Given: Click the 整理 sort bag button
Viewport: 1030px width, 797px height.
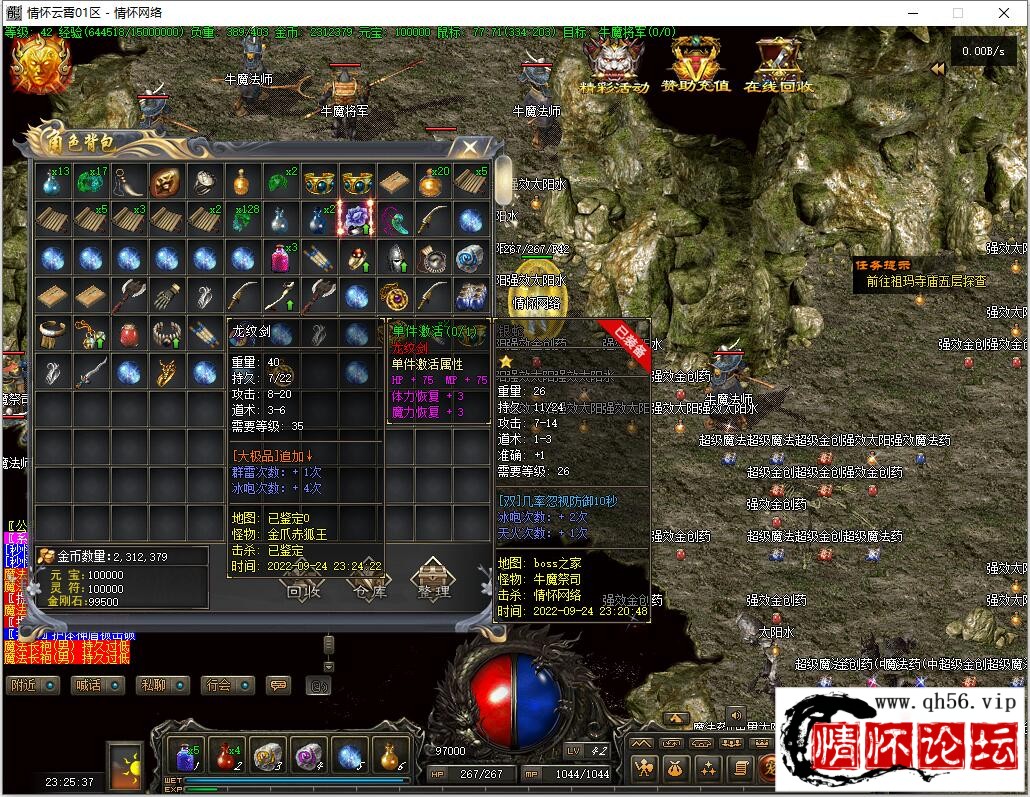Looking at the screenshot, I should click(x=433, y=578).
